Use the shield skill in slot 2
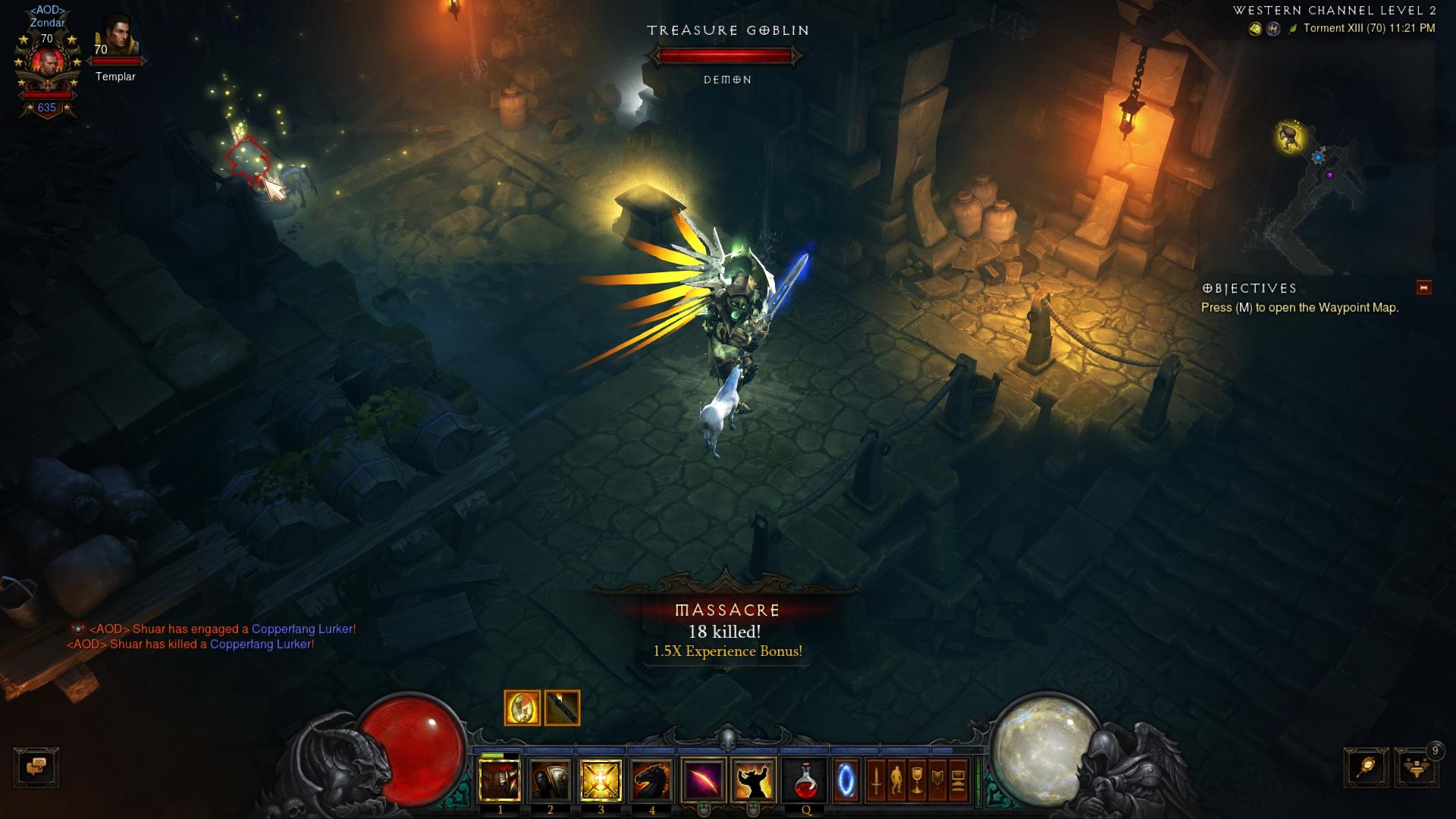This screenshot has height=819, width=1456. (551, 781)
